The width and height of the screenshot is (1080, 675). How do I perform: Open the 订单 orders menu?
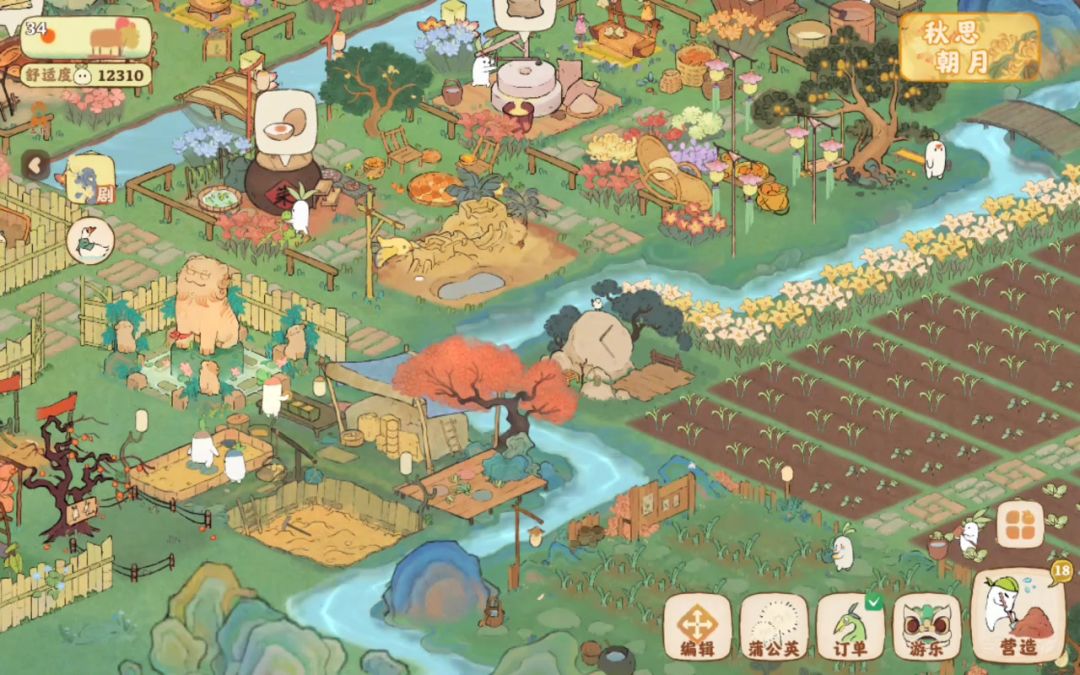tap(849, 627)
